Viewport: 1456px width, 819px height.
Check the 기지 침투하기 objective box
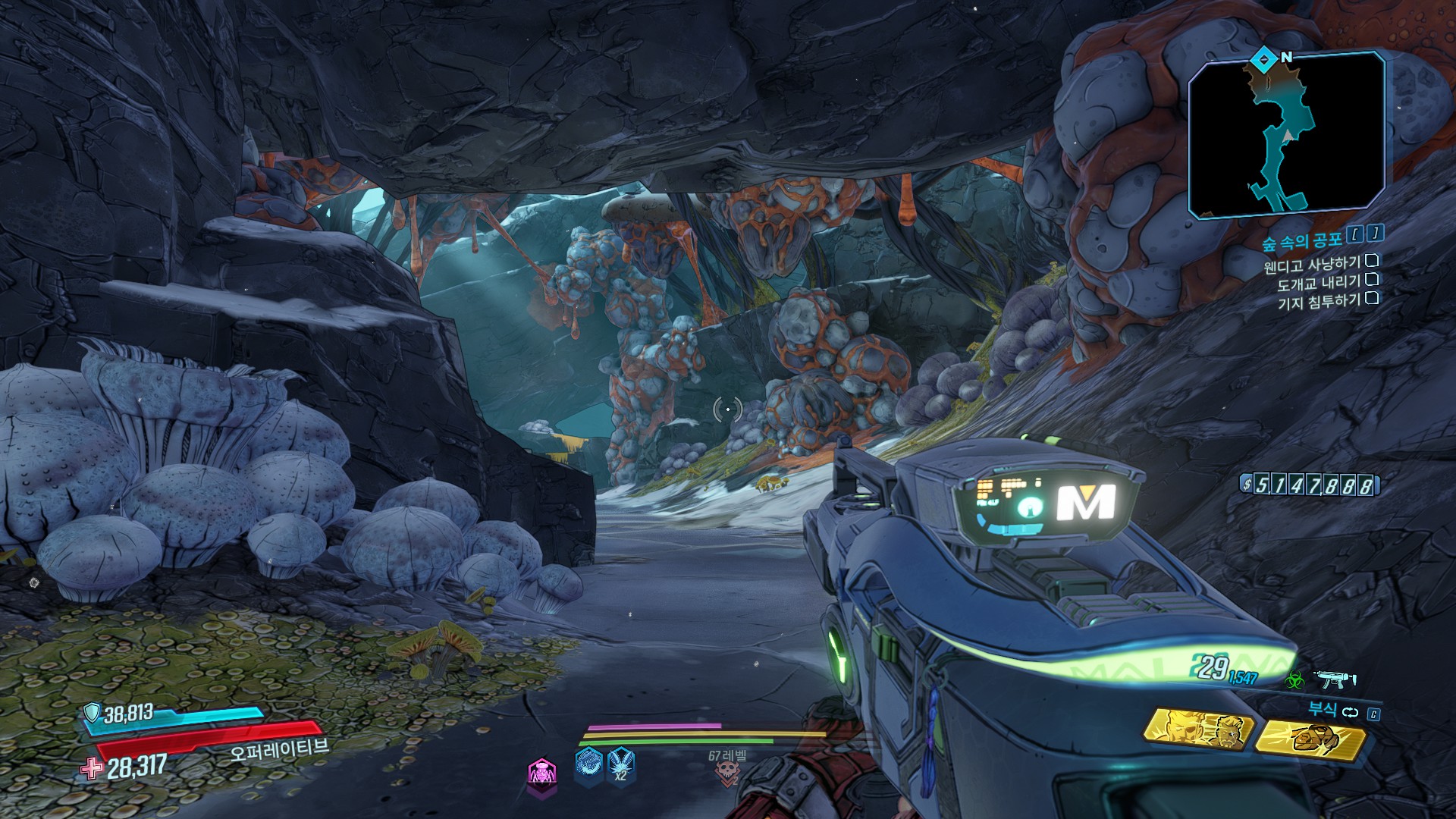pyautogui.click(x=1371, y=298)
